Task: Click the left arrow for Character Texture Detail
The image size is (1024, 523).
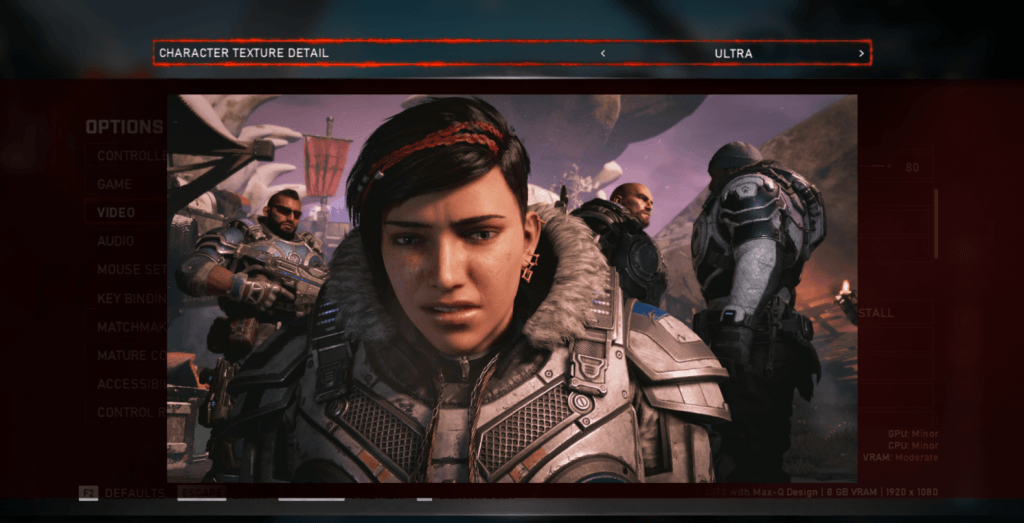Action: click(x=603, y=53)
